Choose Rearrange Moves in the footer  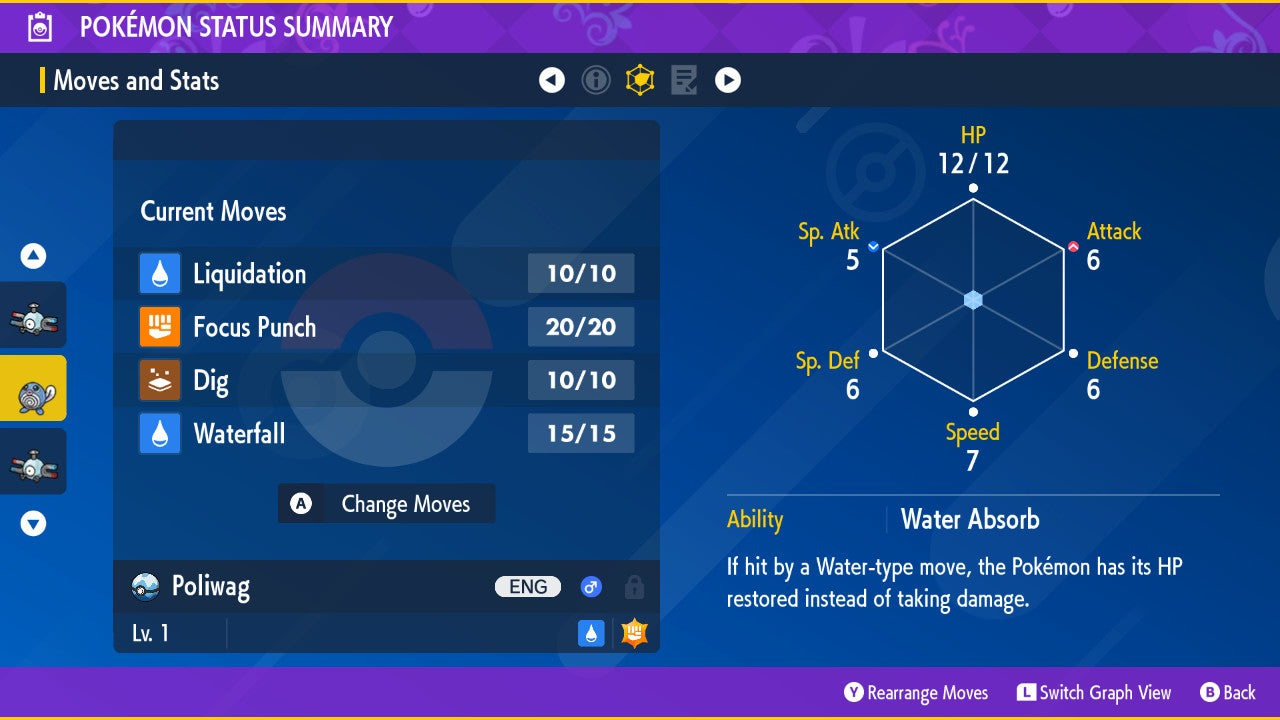[916, 692]
